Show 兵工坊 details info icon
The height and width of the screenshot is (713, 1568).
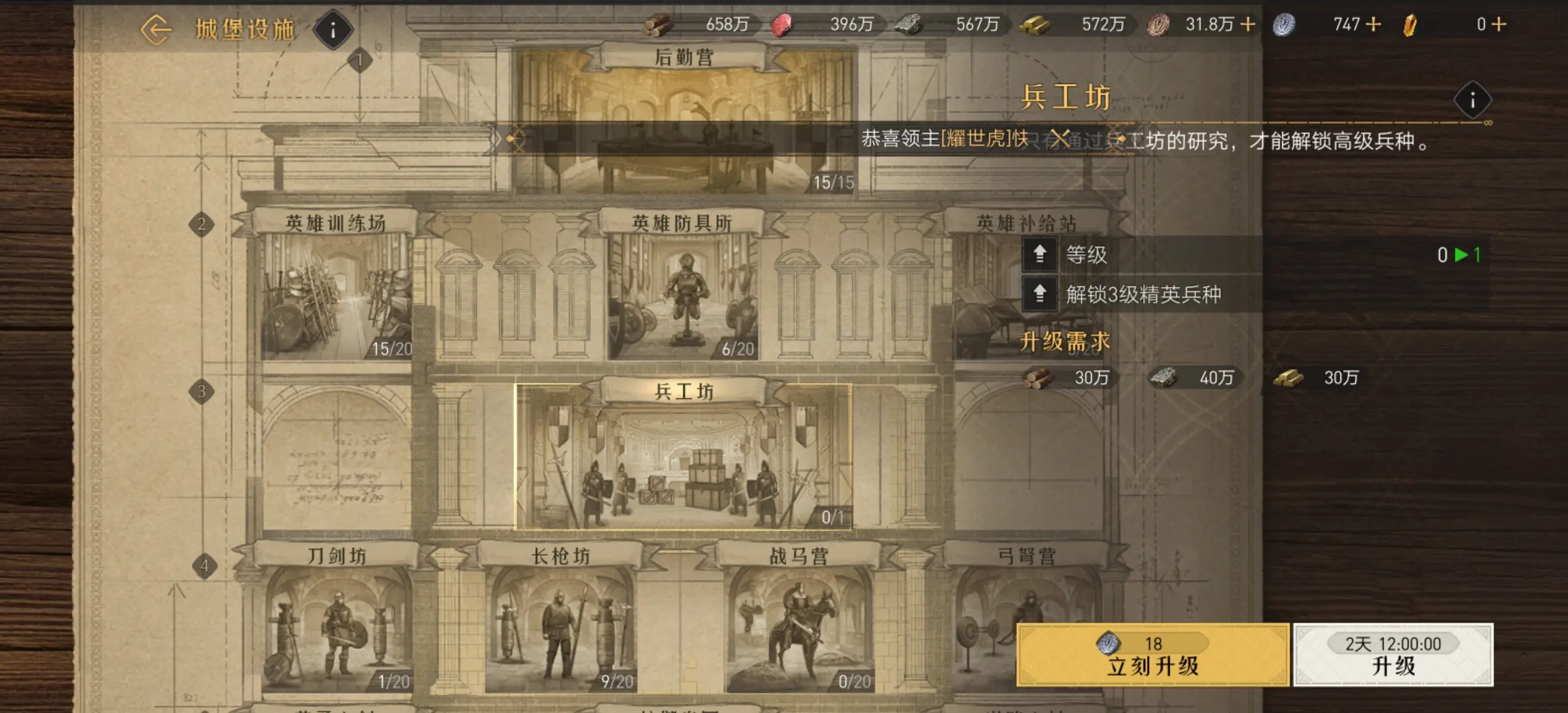[1472, 100]
